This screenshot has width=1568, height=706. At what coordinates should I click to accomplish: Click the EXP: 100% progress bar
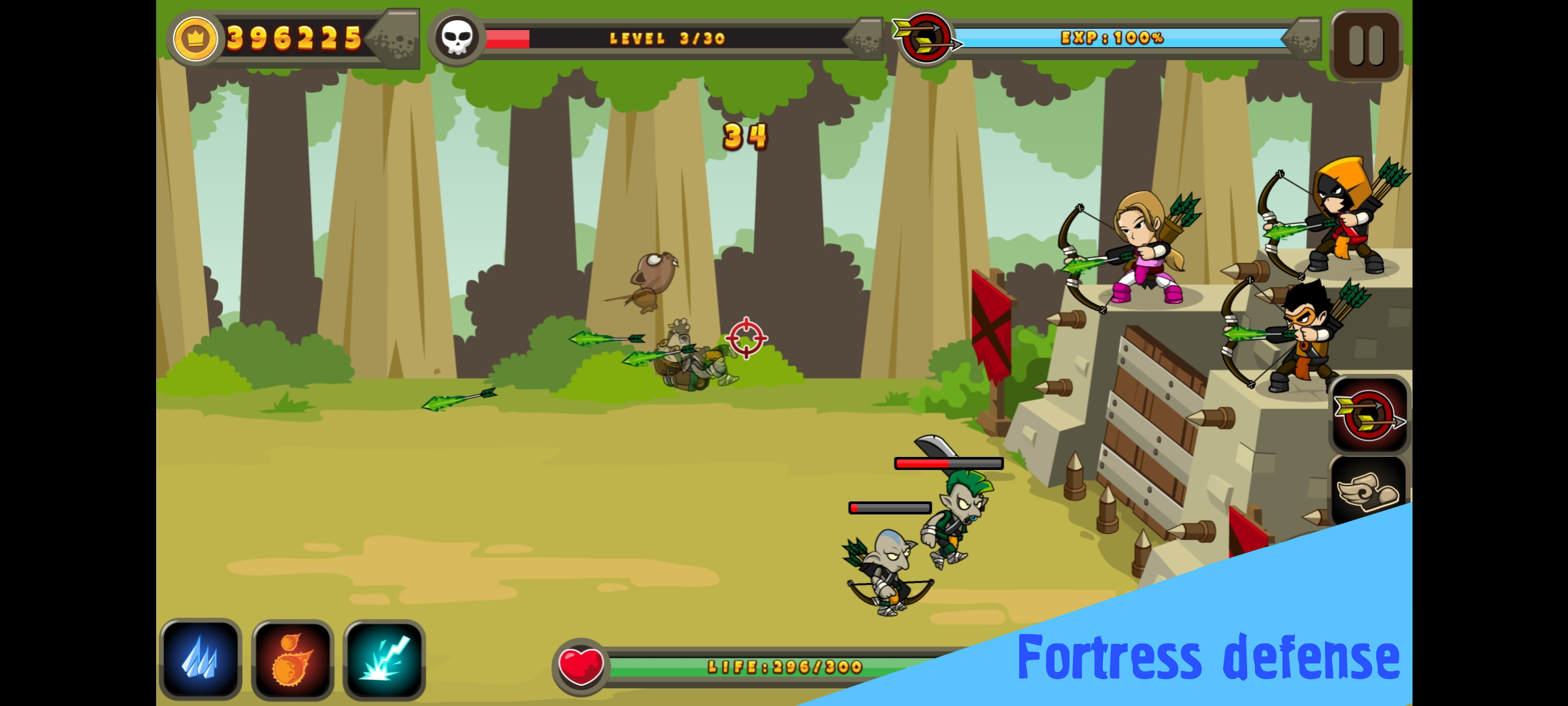click(1114, 38)
